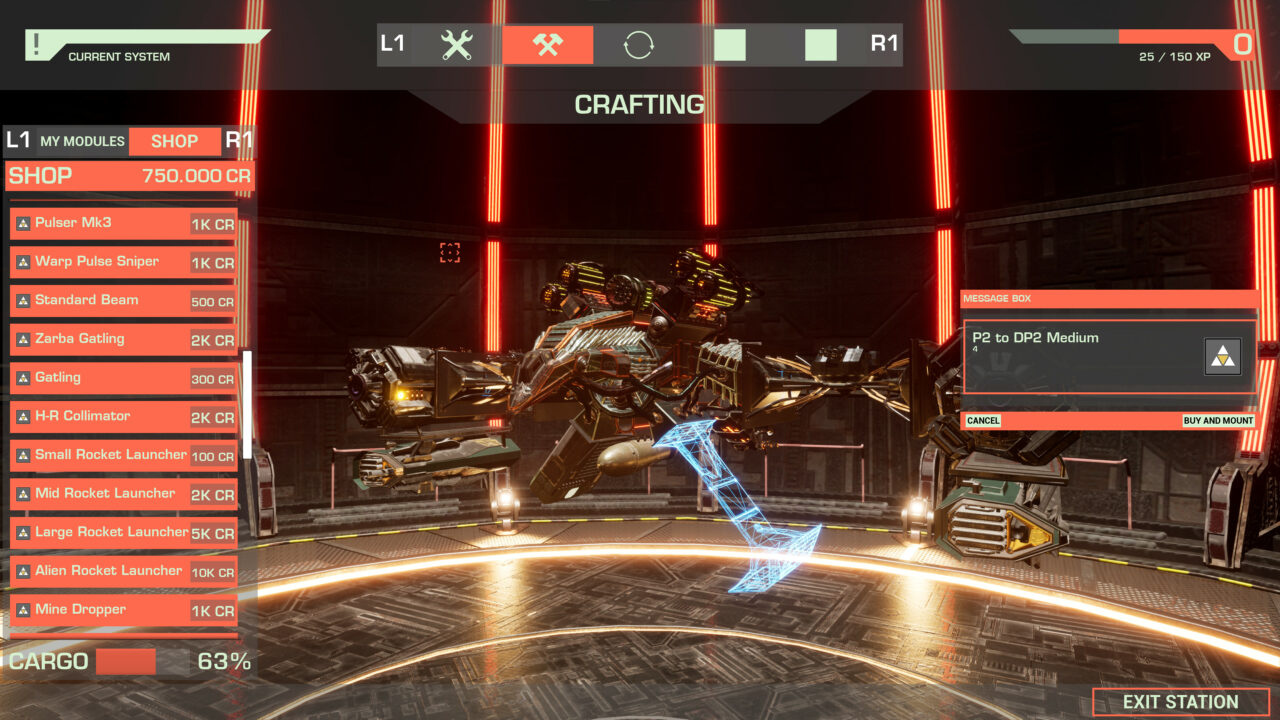The width and height of the screenshot is (1280, 720).
Task: Select the Pulser Mk3 module icon
Action: [22, 223]
